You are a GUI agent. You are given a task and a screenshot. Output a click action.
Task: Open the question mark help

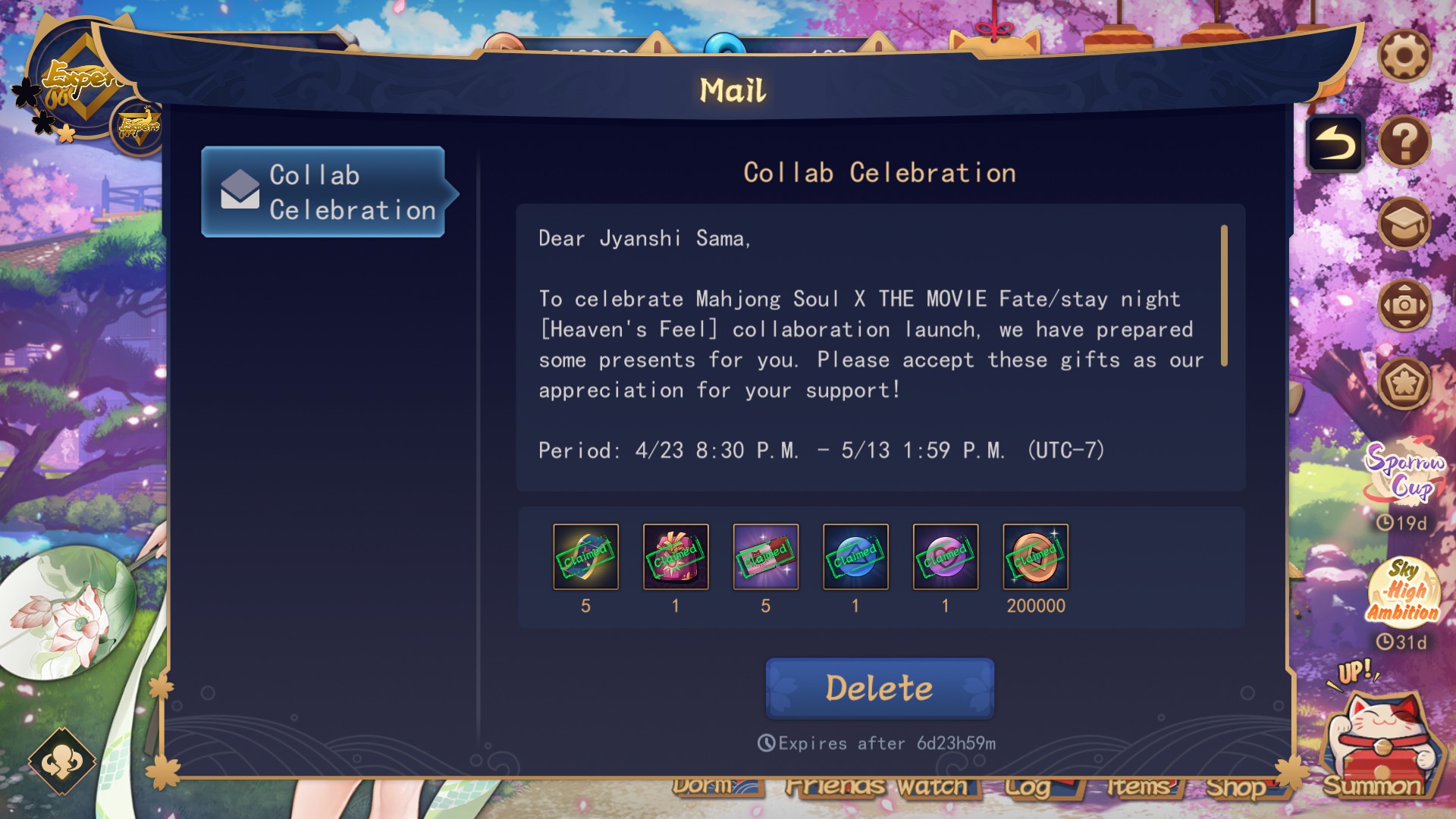pyautogui.click(x=1404, y=142)
